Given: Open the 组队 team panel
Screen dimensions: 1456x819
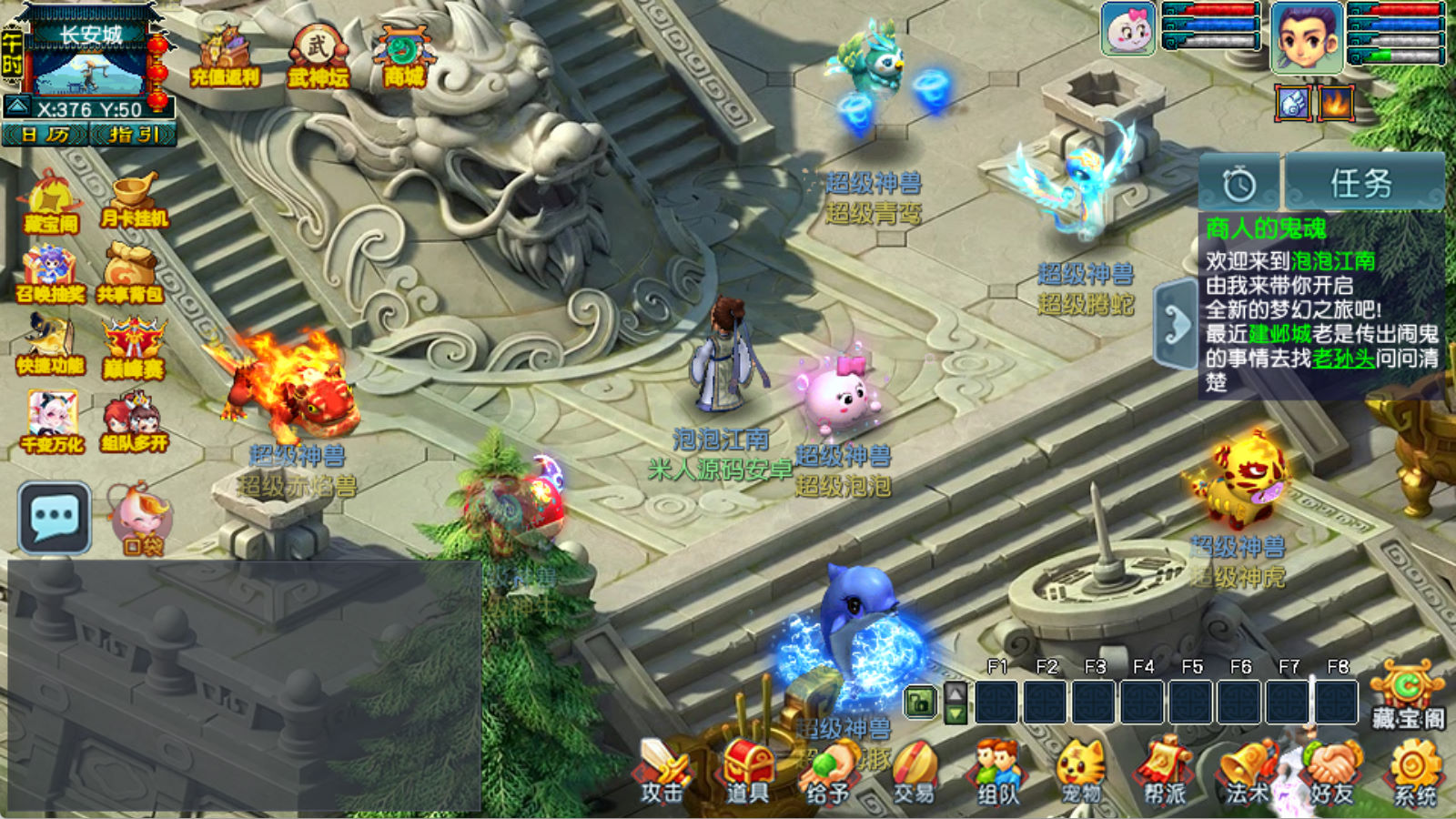Looking at the screenshot, I should click(x=998, y=772).
